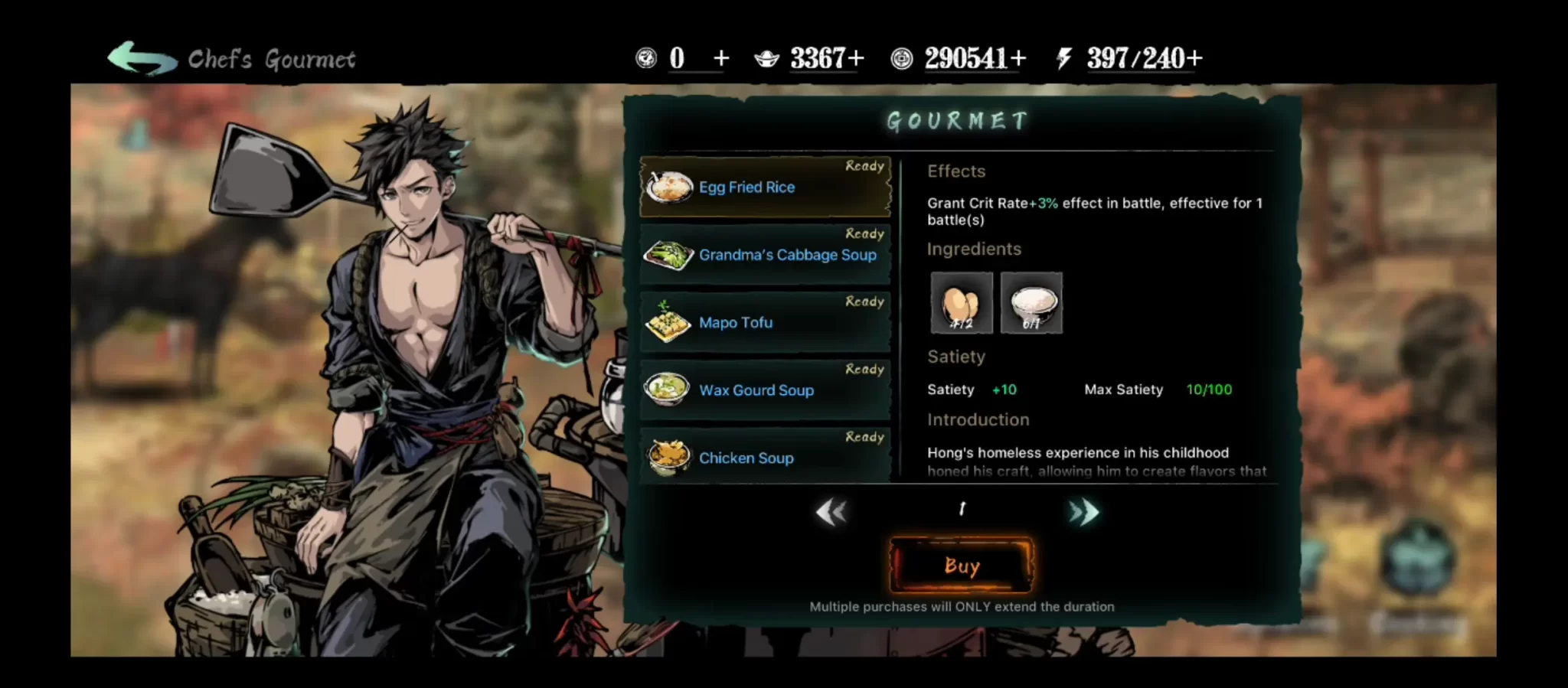Refill stamina using the lightning energy plus
1568x688 pixels.
1194,58
